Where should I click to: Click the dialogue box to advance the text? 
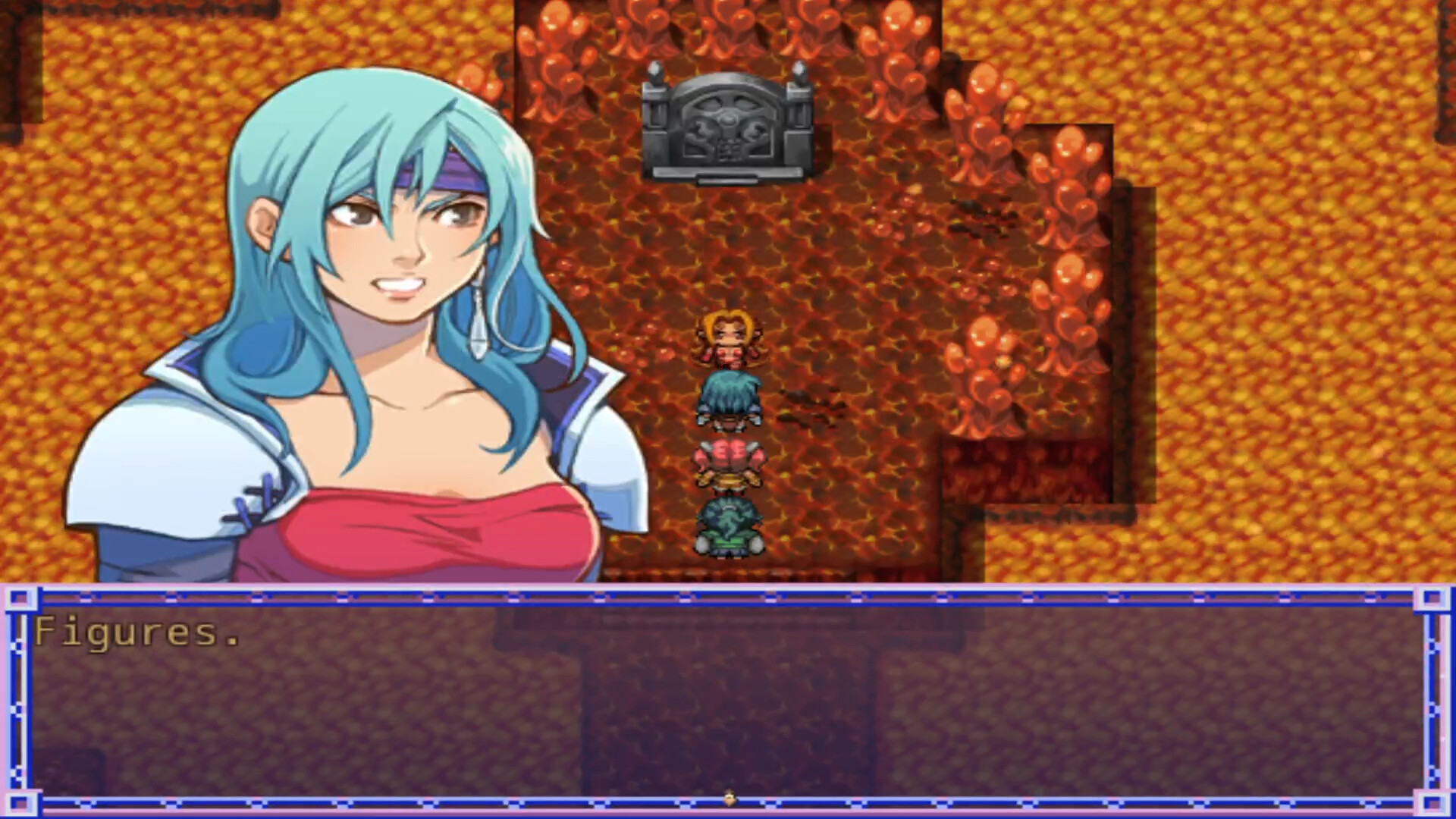click(728, 705)
